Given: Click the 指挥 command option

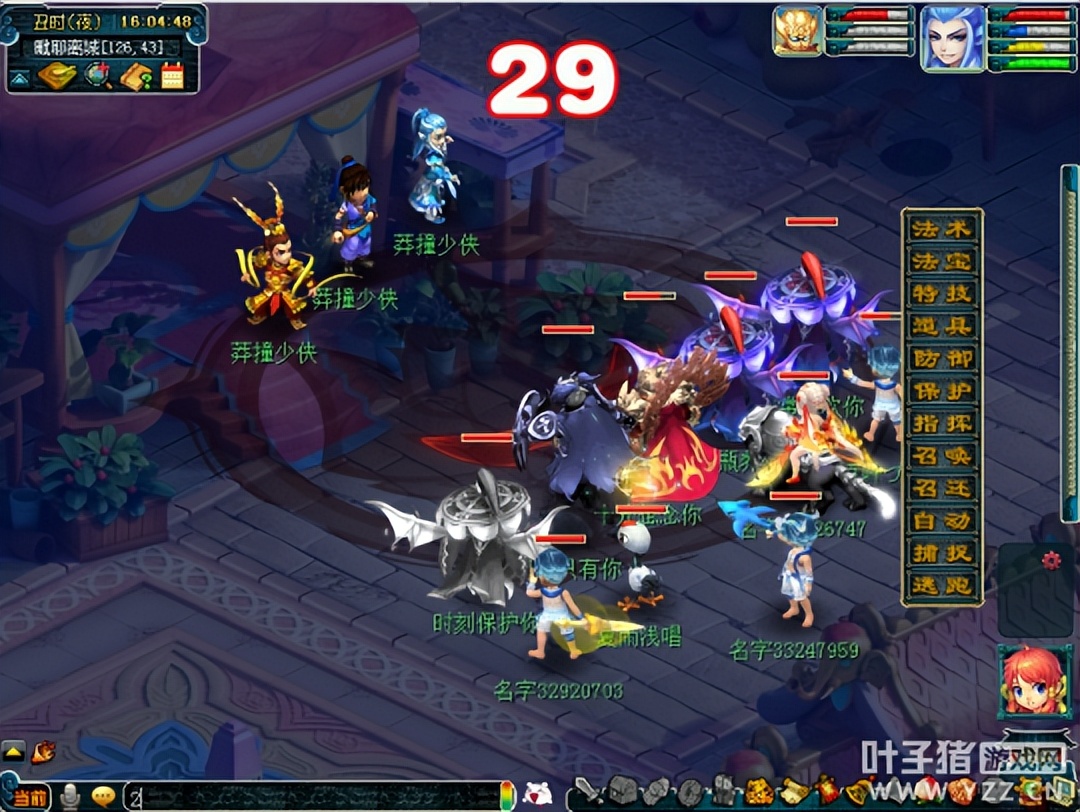Looking at the screenshot, I should pyautogui.click(x=941, y=423).
